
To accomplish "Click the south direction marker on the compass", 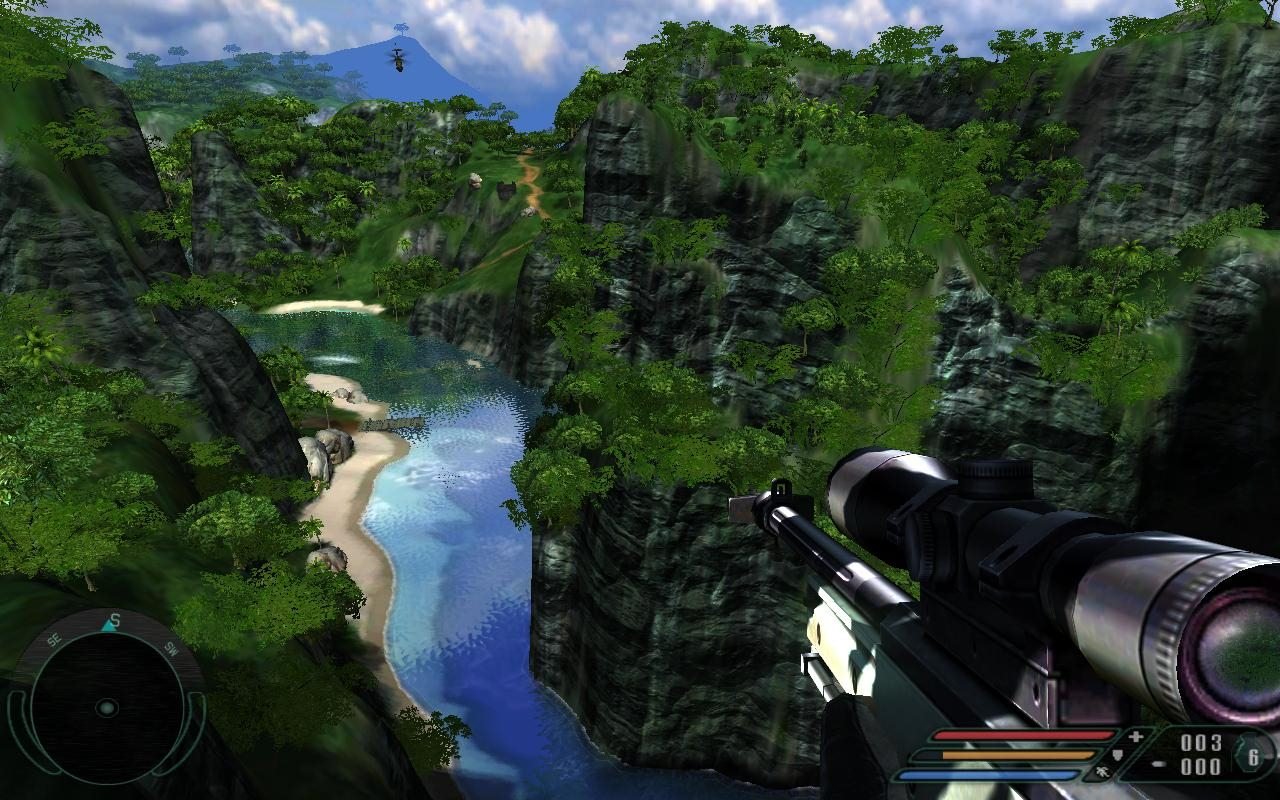I will pos(114,620).
